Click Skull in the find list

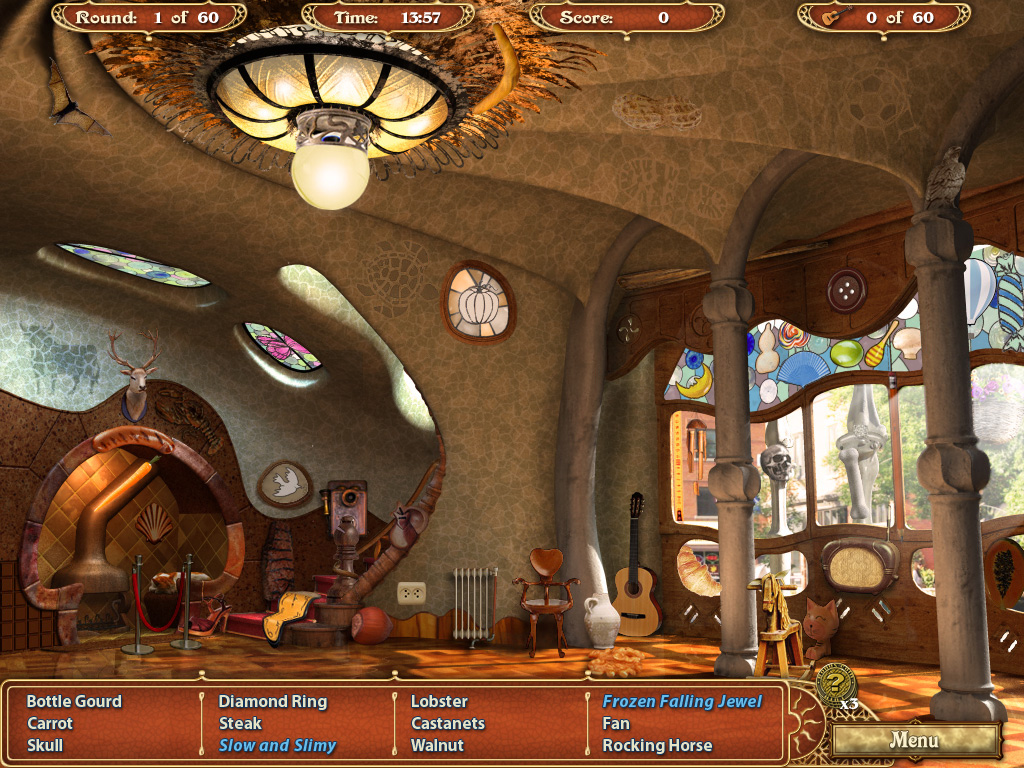tap(45, 746)
